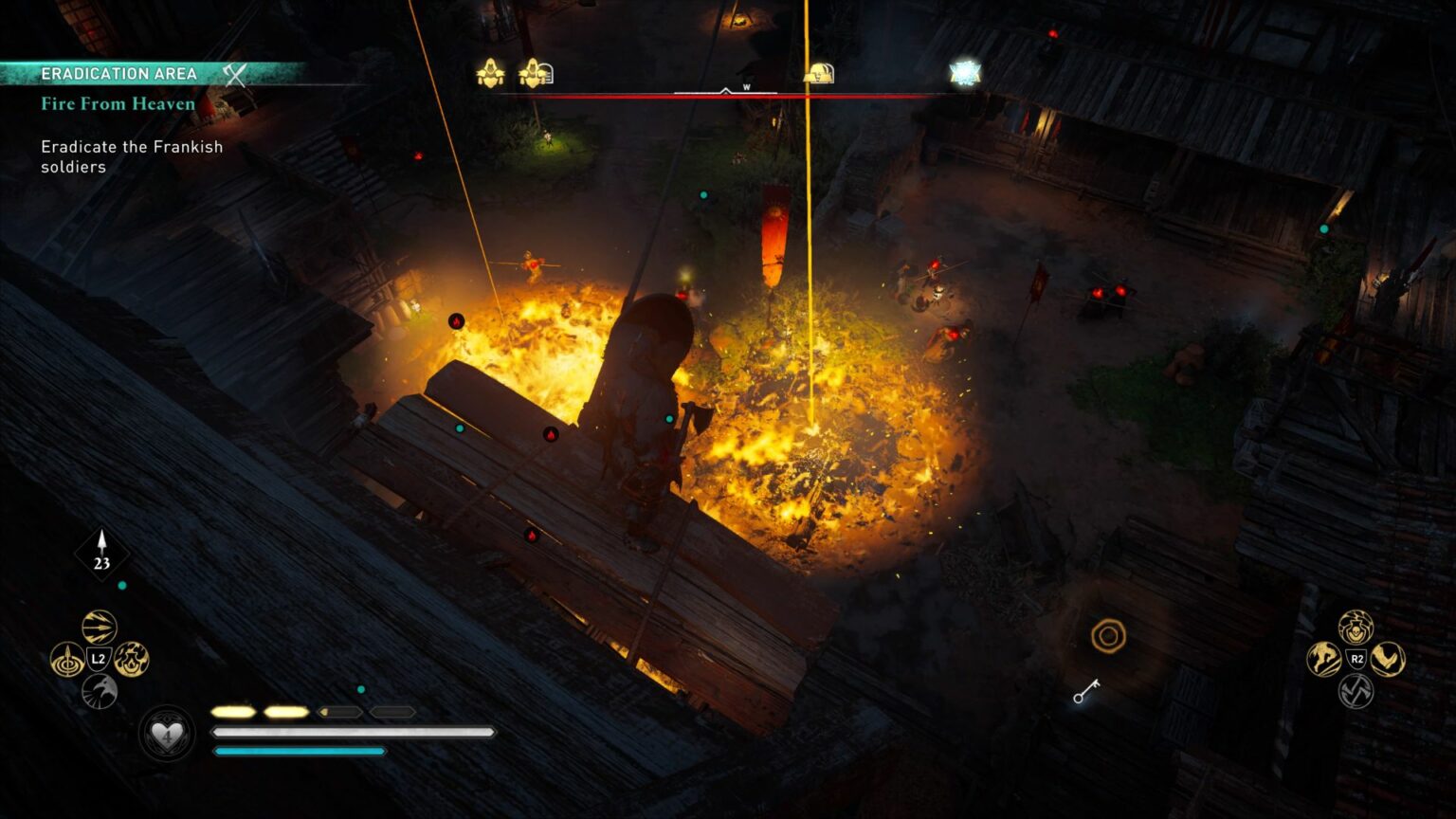Select the arrow counter showing 23

click(102, 552)
